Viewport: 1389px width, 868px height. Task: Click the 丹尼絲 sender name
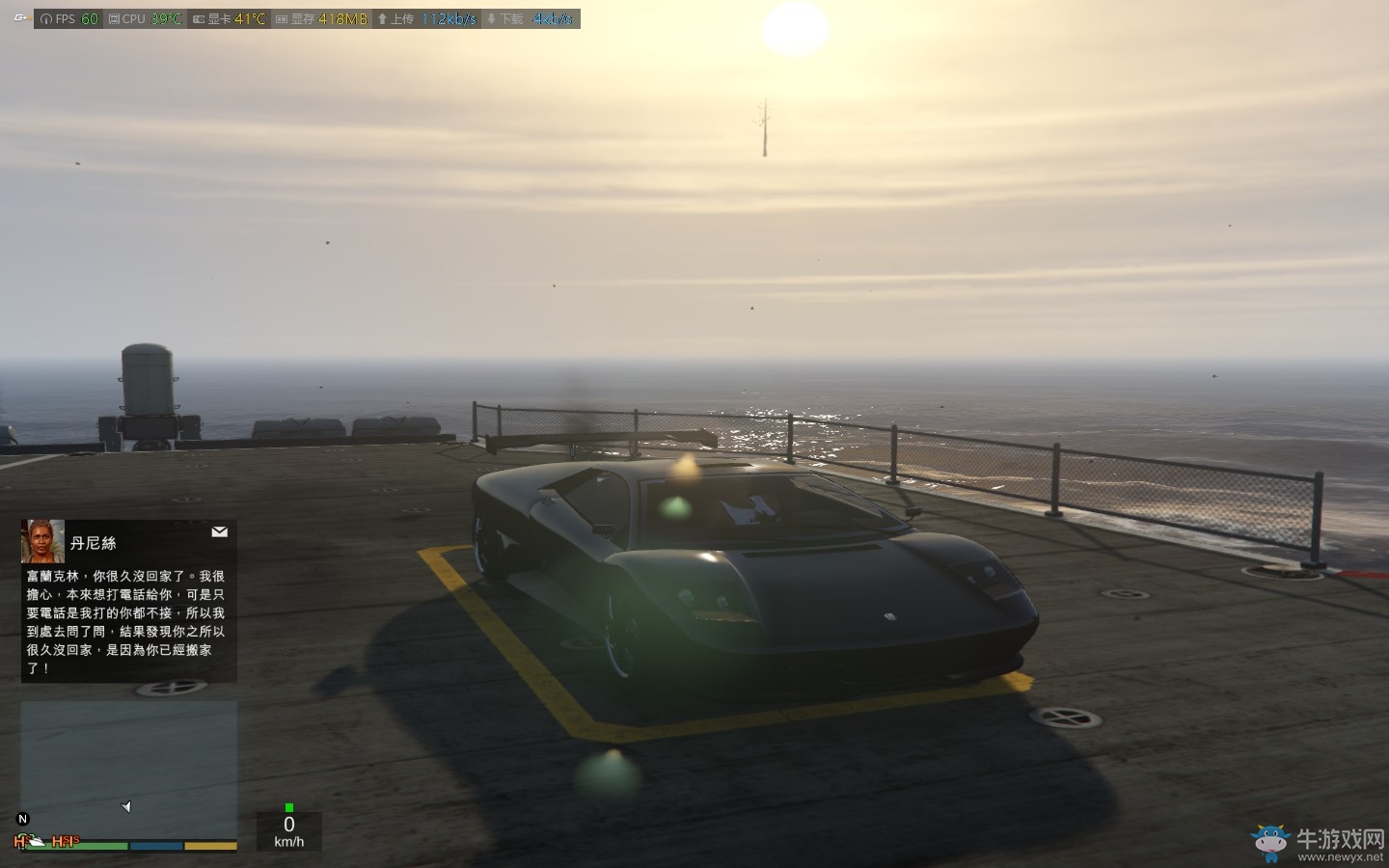(95, 543)
